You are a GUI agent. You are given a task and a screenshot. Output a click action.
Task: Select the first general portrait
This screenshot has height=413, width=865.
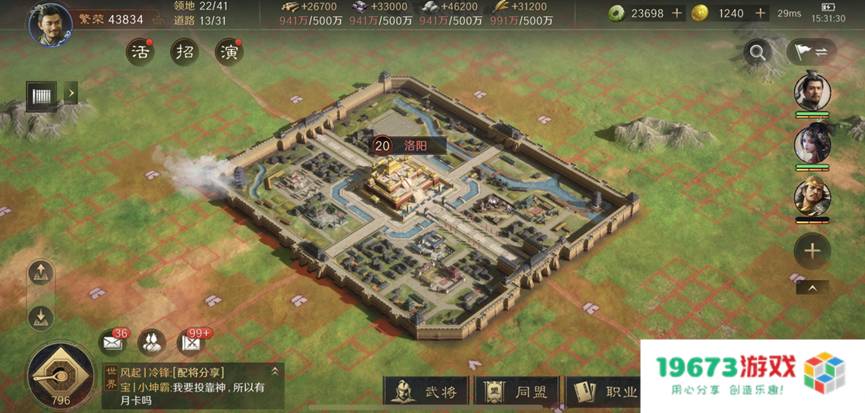812,91
